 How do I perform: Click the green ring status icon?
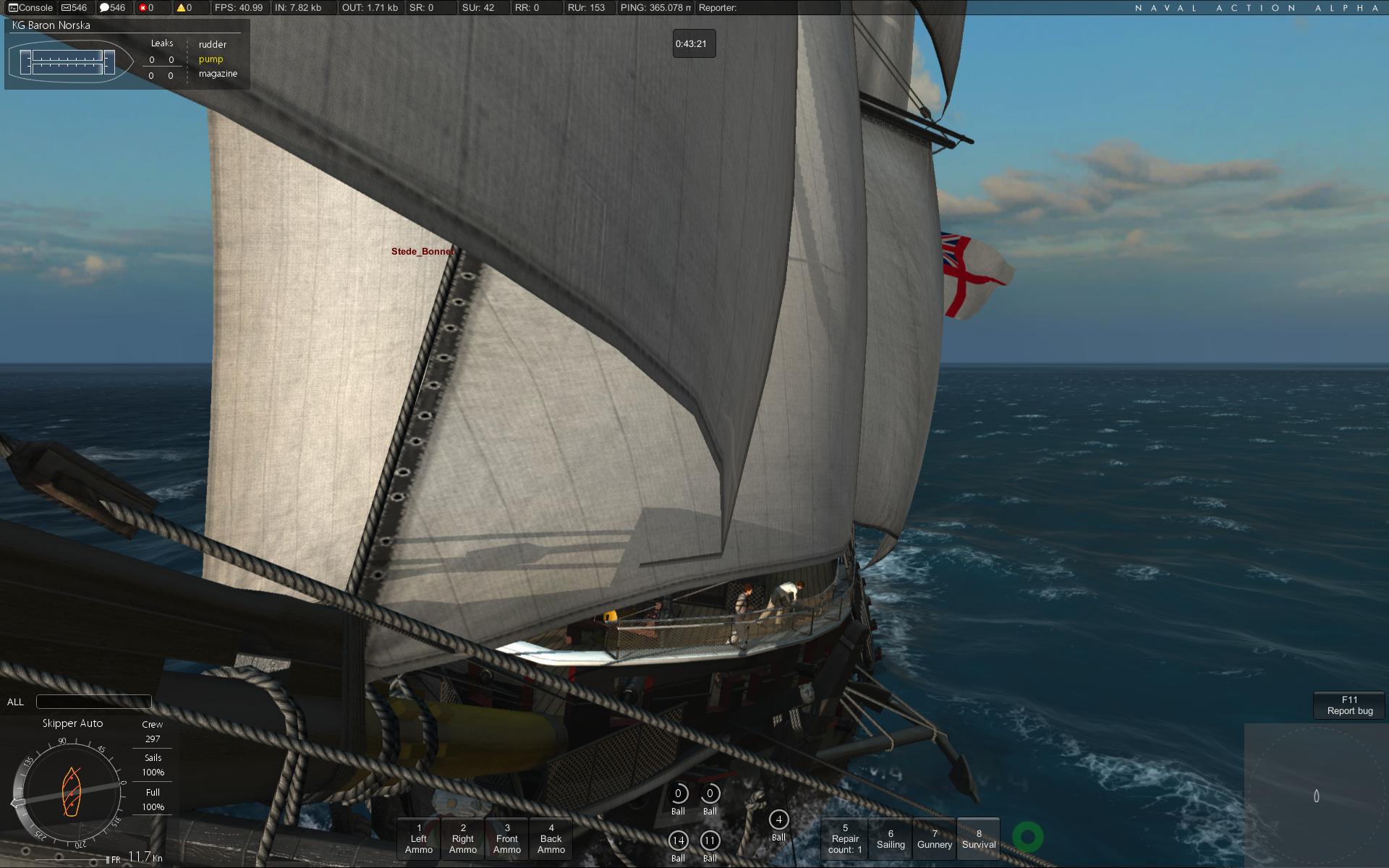point(1027,837)
